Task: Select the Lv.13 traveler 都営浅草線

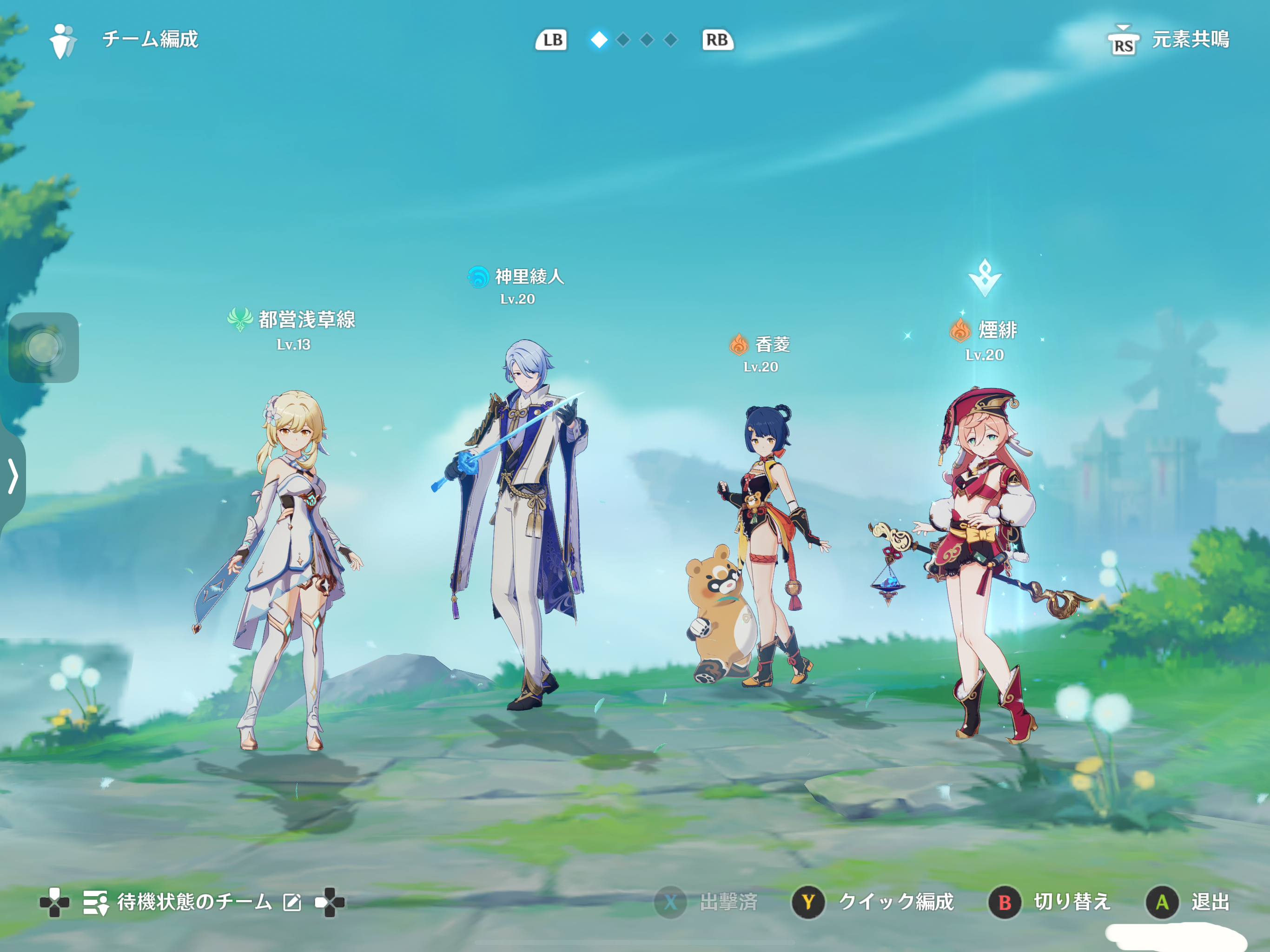Action: point(287,569)
